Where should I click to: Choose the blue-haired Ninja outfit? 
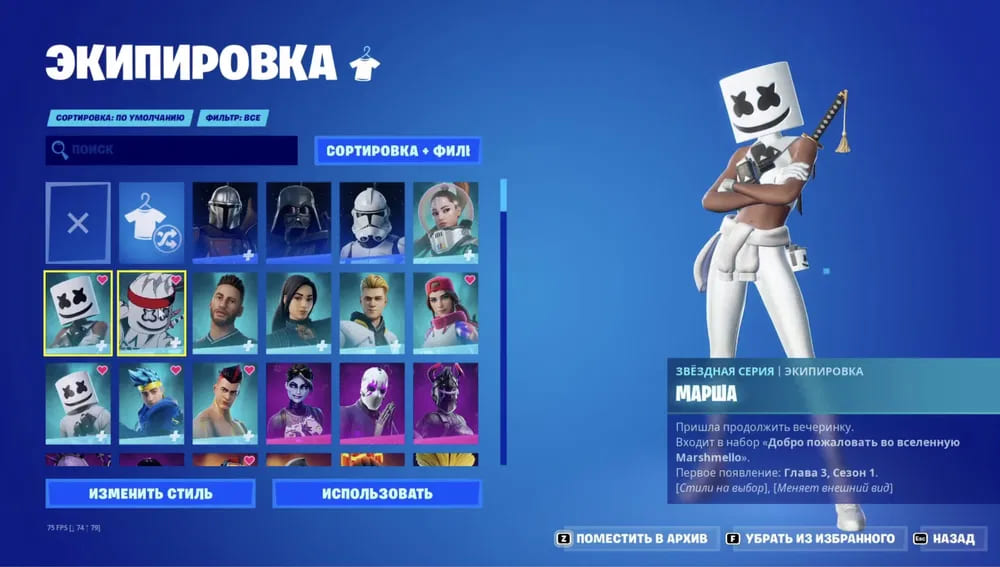pyautogui.click(x=151, y=403)
